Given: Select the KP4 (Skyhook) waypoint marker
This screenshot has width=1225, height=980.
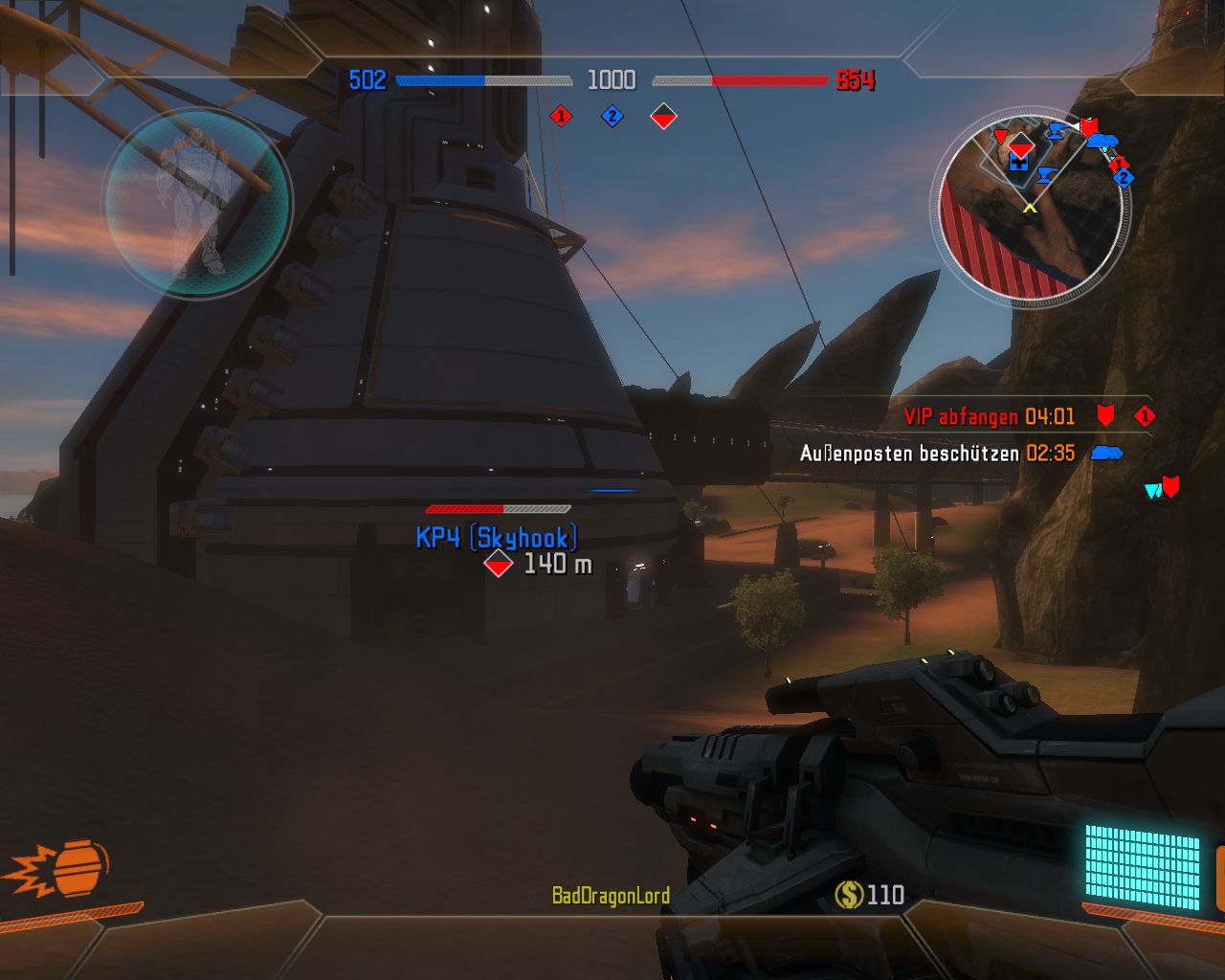Looking at the screenshot, I should pyautogui.click(x=498, y=564).
